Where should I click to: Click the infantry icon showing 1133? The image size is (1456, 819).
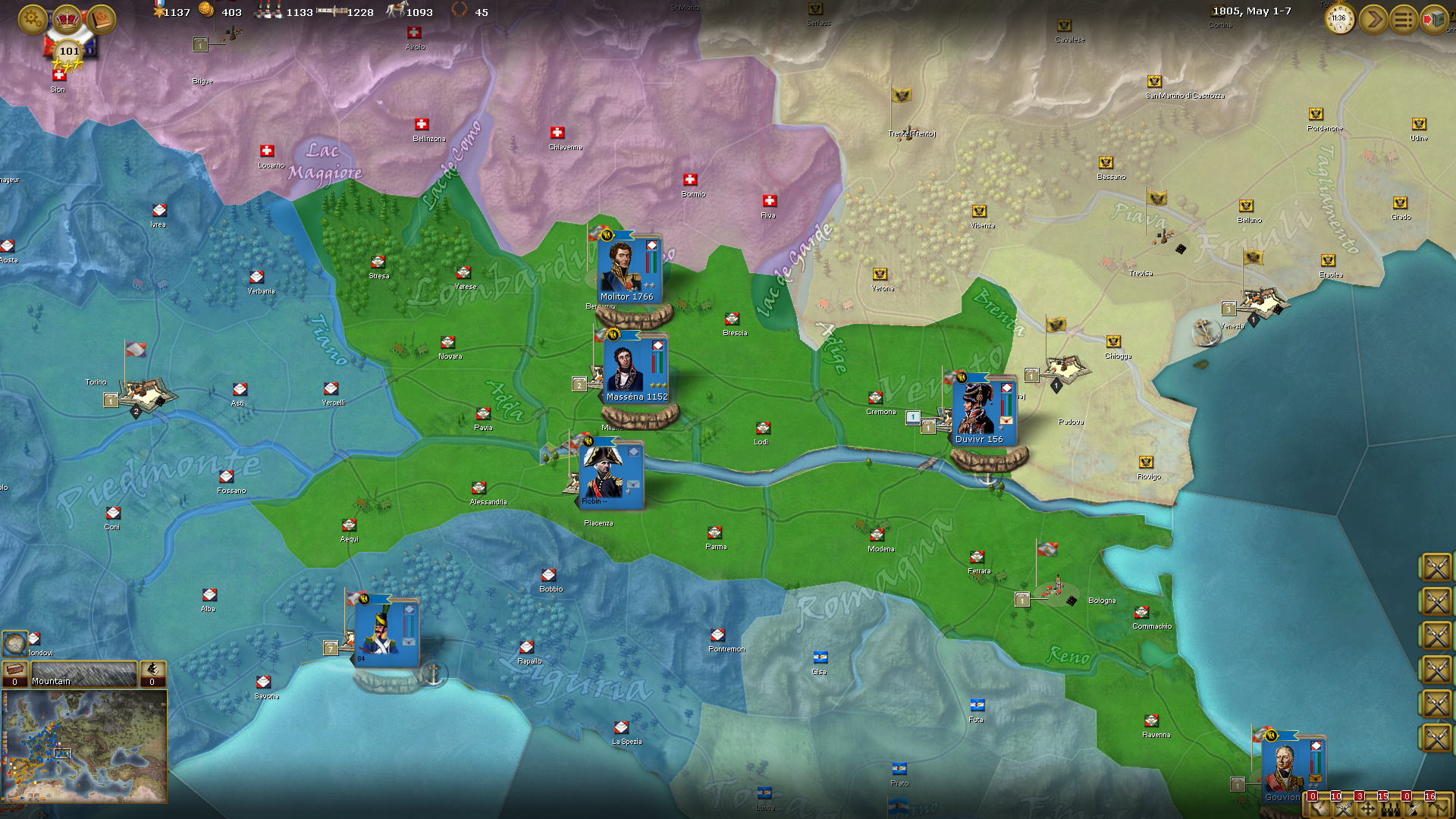pos(267,12)
